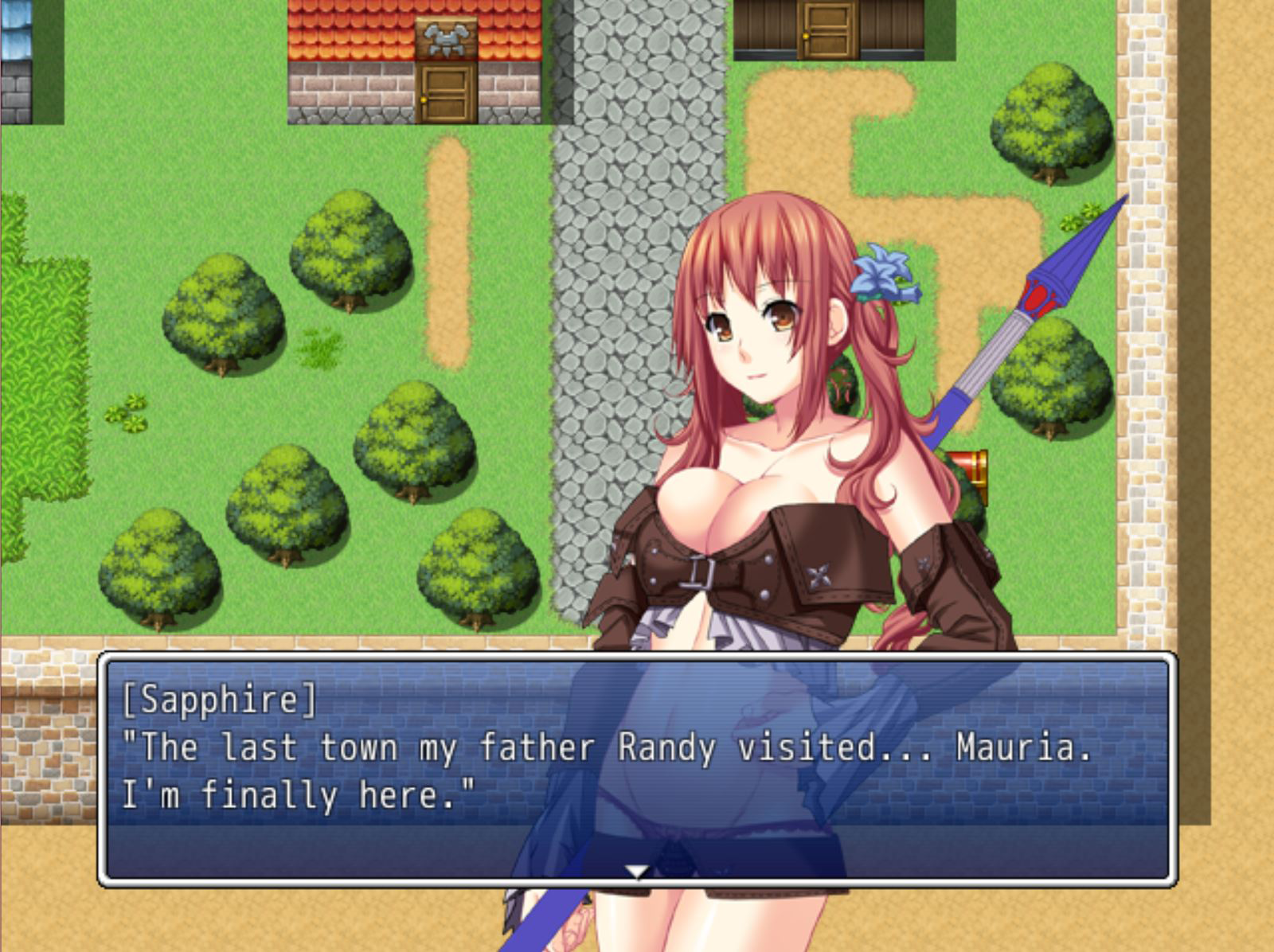This screenshot has width=1274, height=952.
Task: Click the dialogue continue arrow
Action: pyautogui.click(x=637, y=872)
